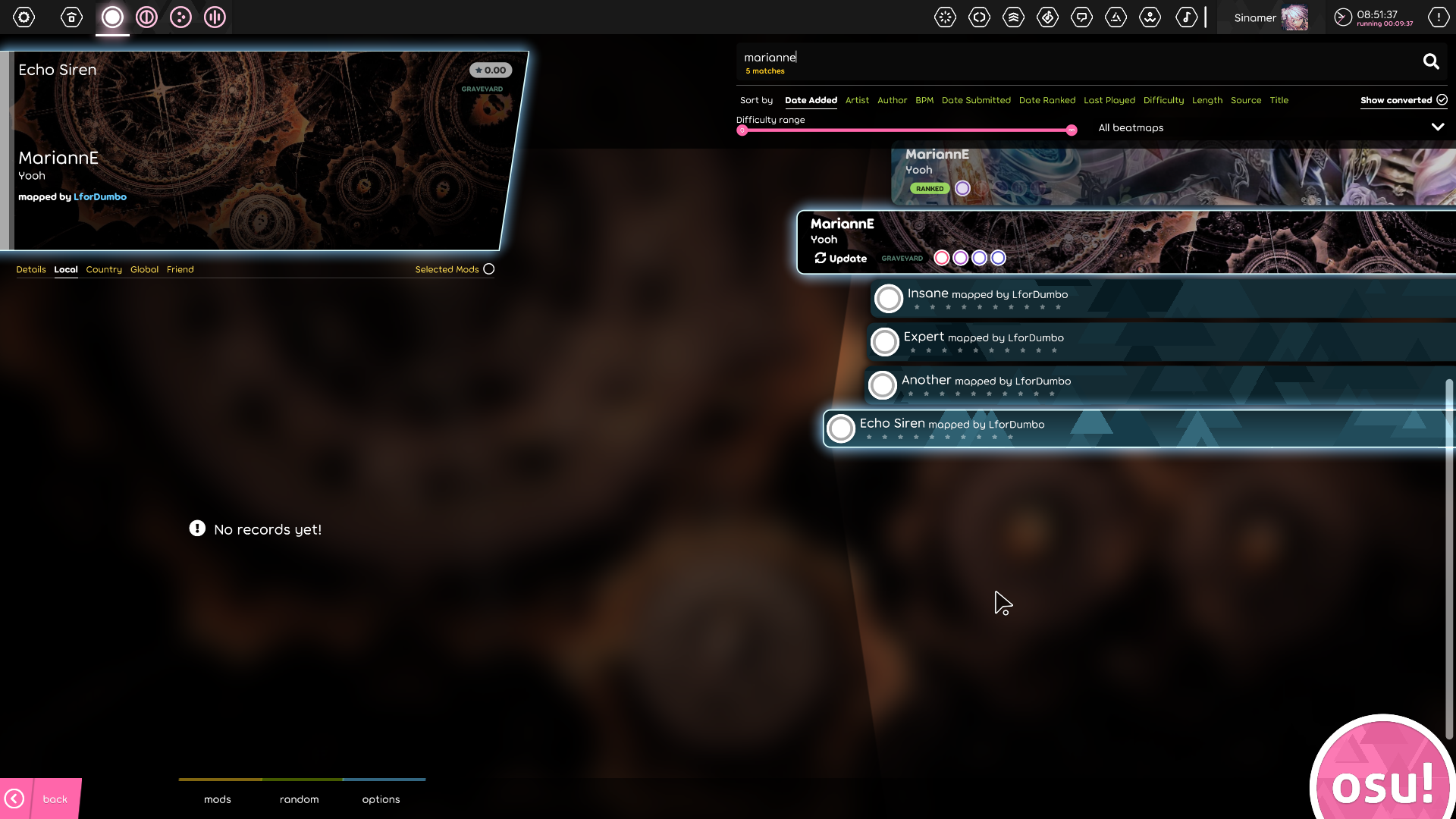Open the chat overlay

point(1082,17)
